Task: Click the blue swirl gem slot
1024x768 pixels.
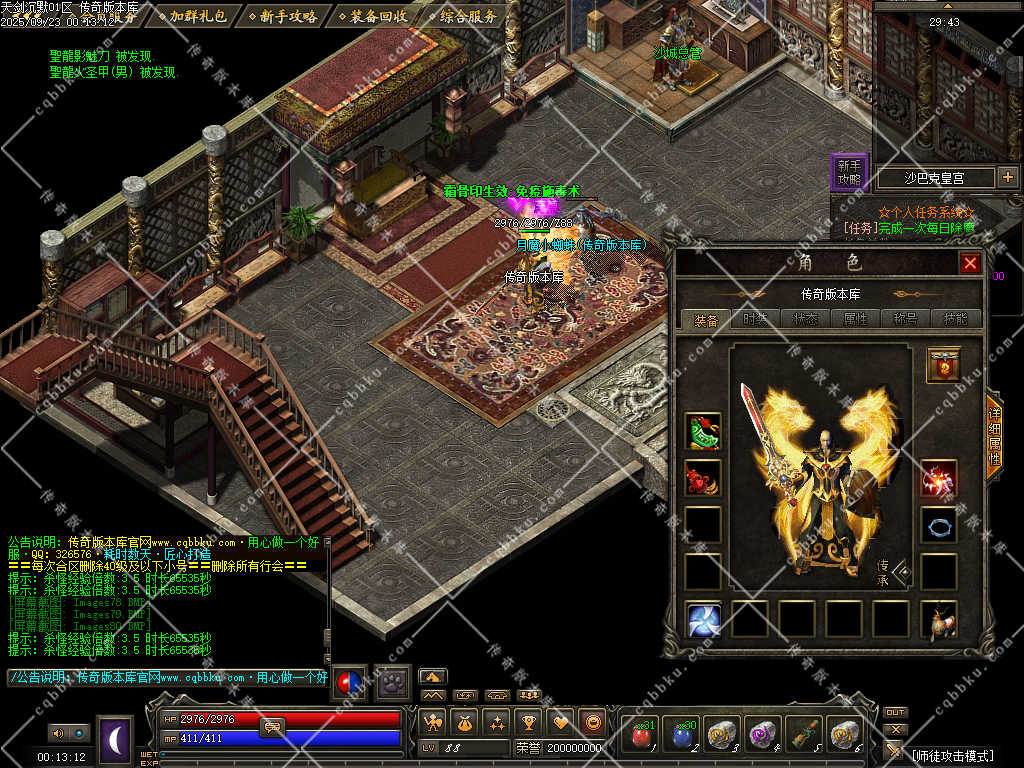Action: [703, 620]
